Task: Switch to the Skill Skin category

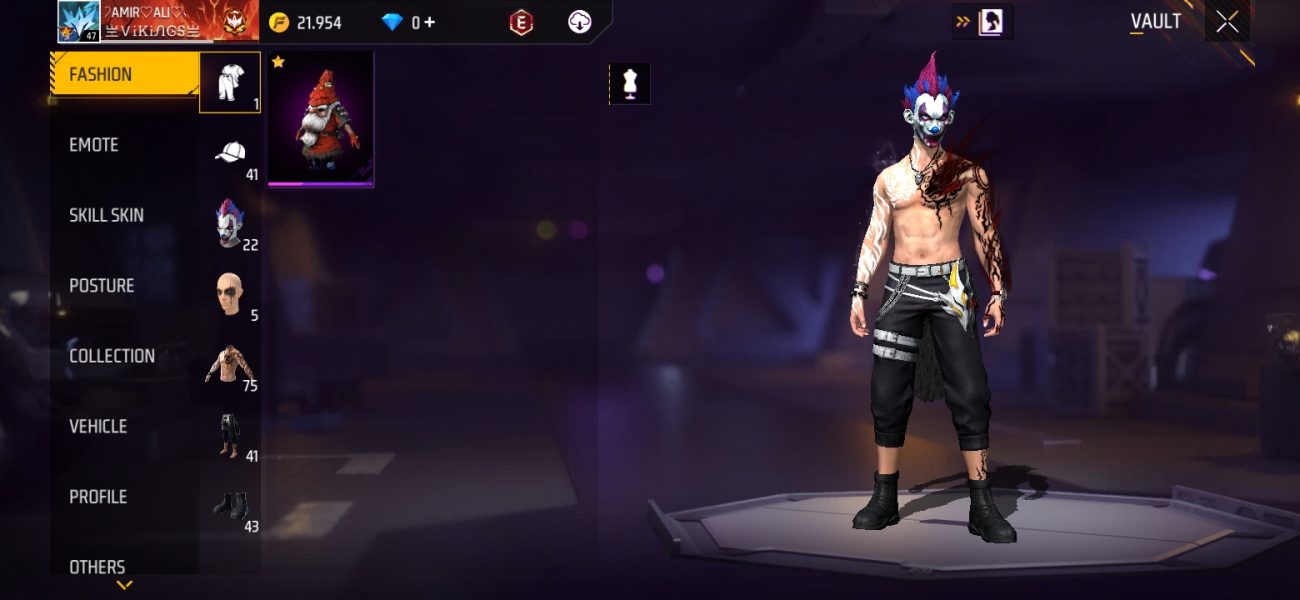Action: pyautogui.click(x=106, y=216)
